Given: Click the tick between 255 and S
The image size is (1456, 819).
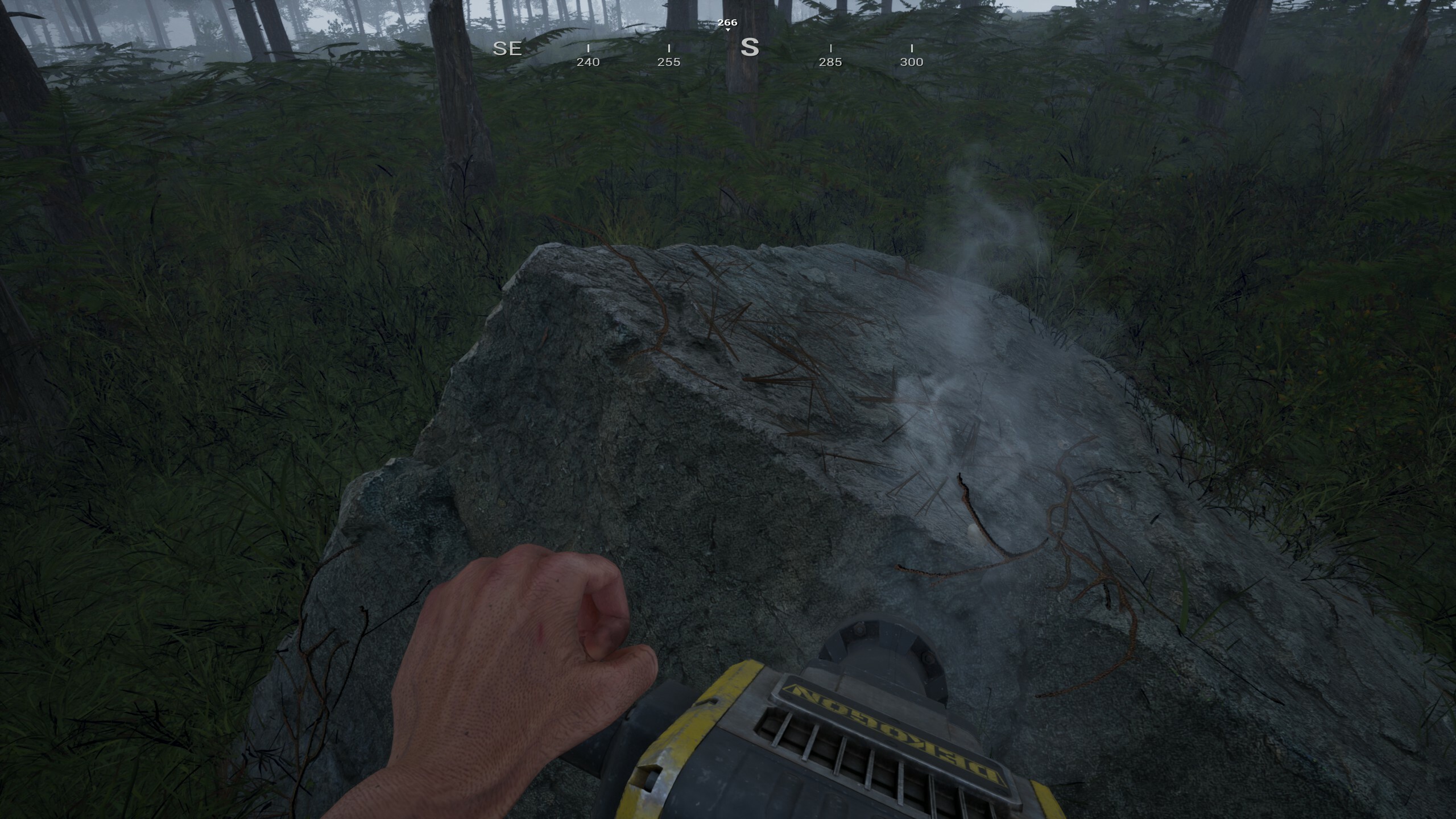Looking at the screenshot, I should pos(710,48).
